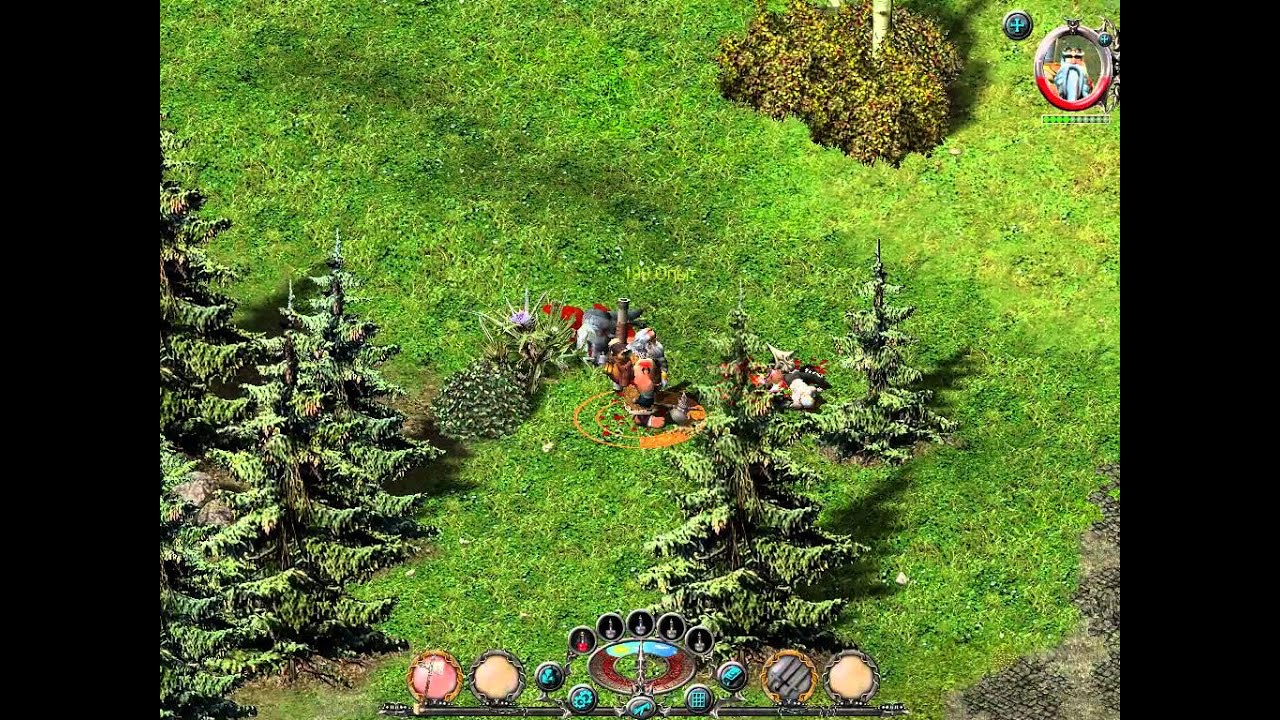Open the inventory grid button
Image resolution: width=1280 pixels, height=720 pixels.
point(698,698)
